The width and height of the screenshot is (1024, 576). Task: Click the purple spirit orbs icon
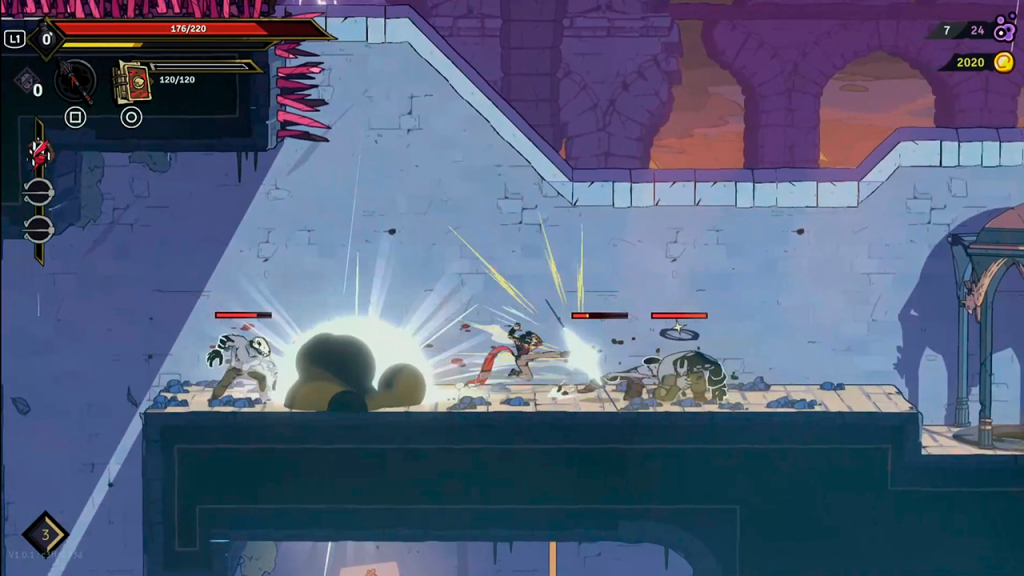(x=1004, y=28)
